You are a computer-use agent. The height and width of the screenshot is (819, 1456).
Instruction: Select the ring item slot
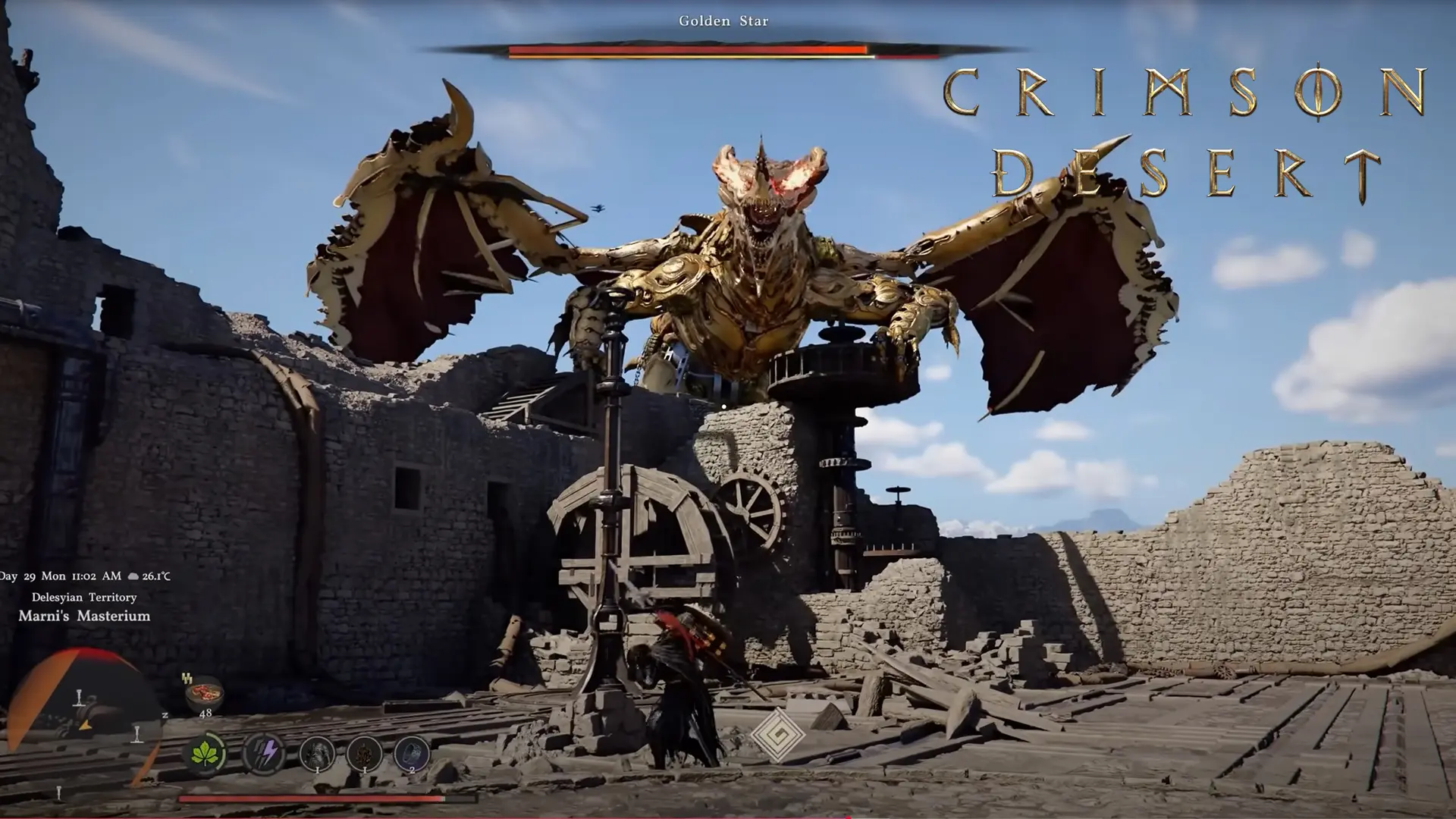pos(412,754)
